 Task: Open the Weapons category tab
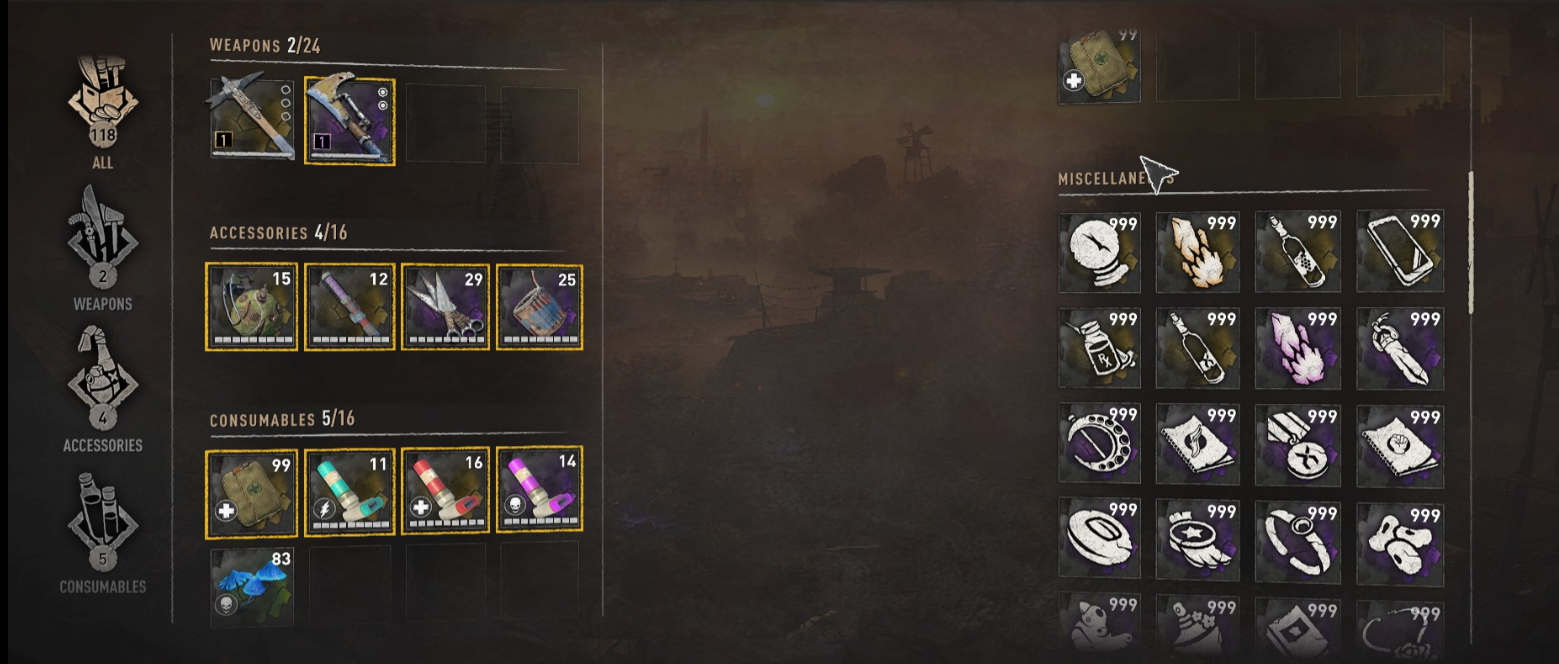(102, 245)
